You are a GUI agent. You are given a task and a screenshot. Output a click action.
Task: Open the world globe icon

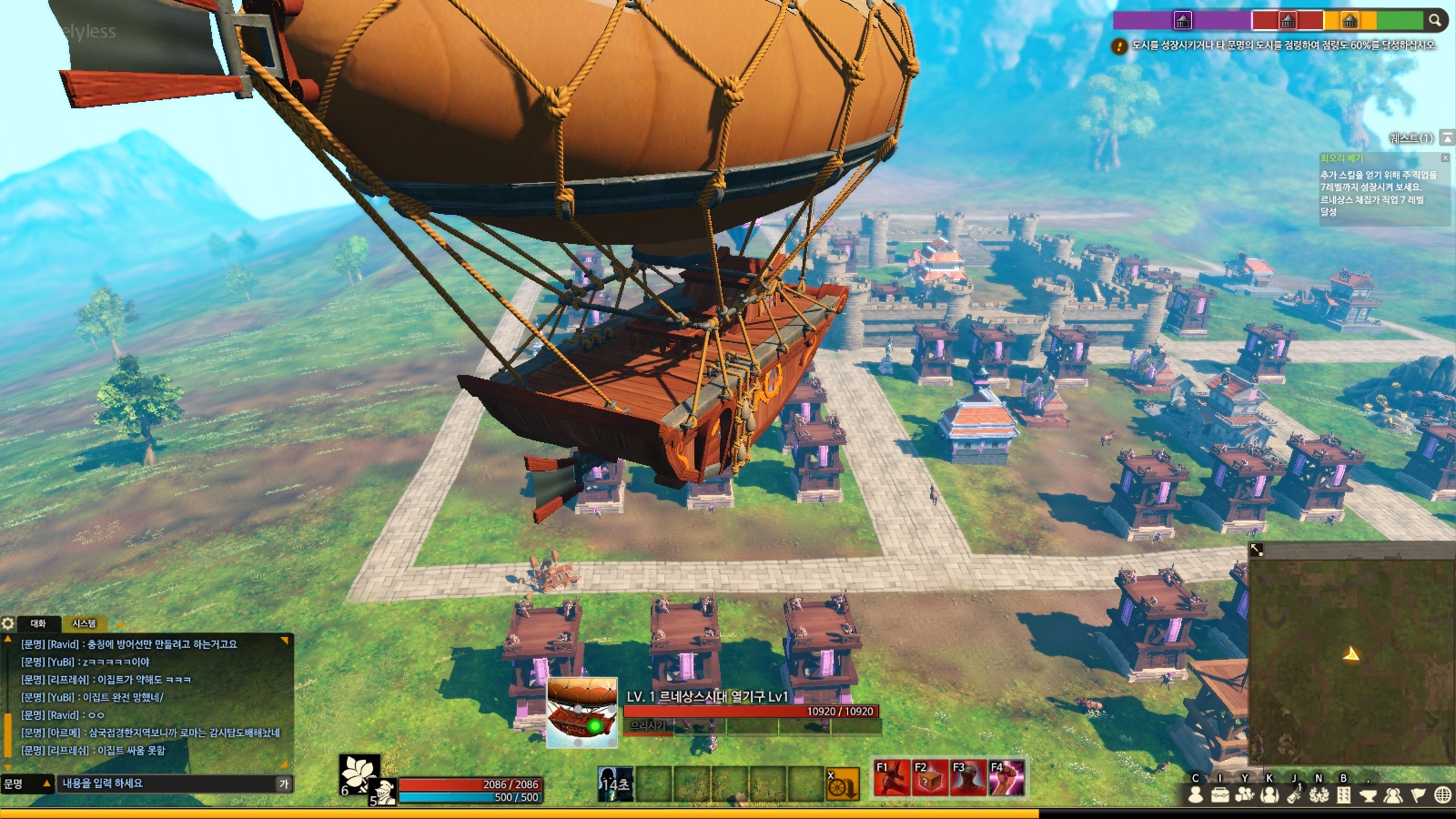pyautogui.click(x=1442, y=794)
